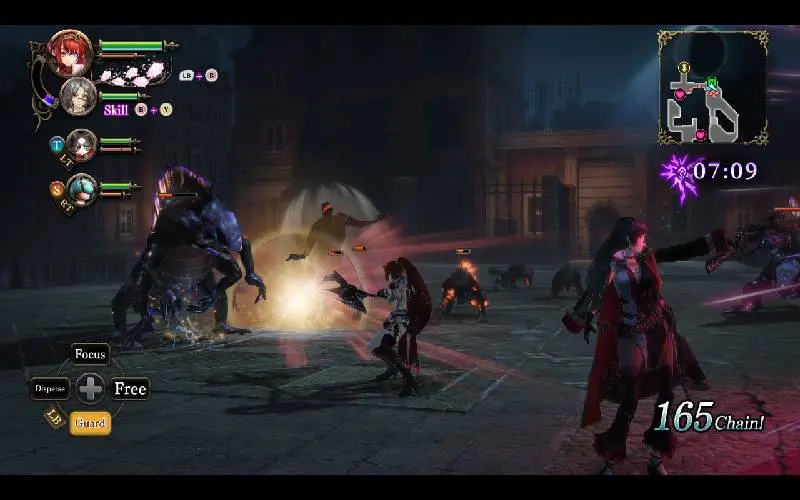The height and width of the screenshot is (500, 800).
Task: Activate the highlighted Guard command
Action: coord(90,422)
